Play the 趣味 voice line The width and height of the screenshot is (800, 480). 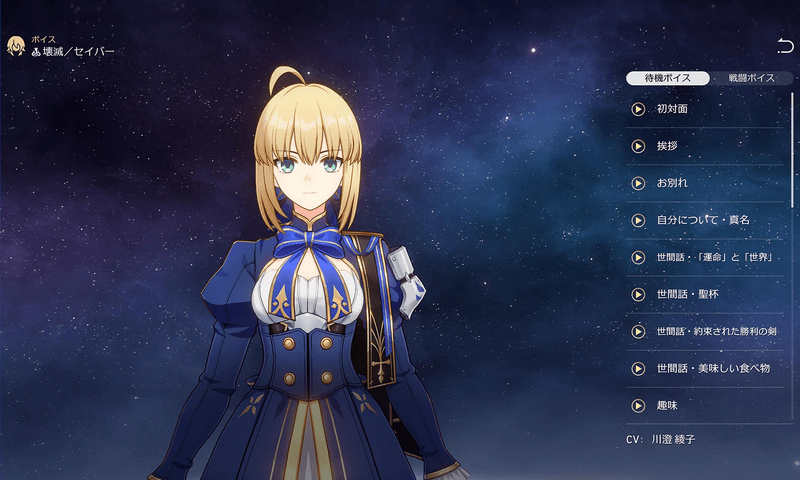tap(638, 405)
